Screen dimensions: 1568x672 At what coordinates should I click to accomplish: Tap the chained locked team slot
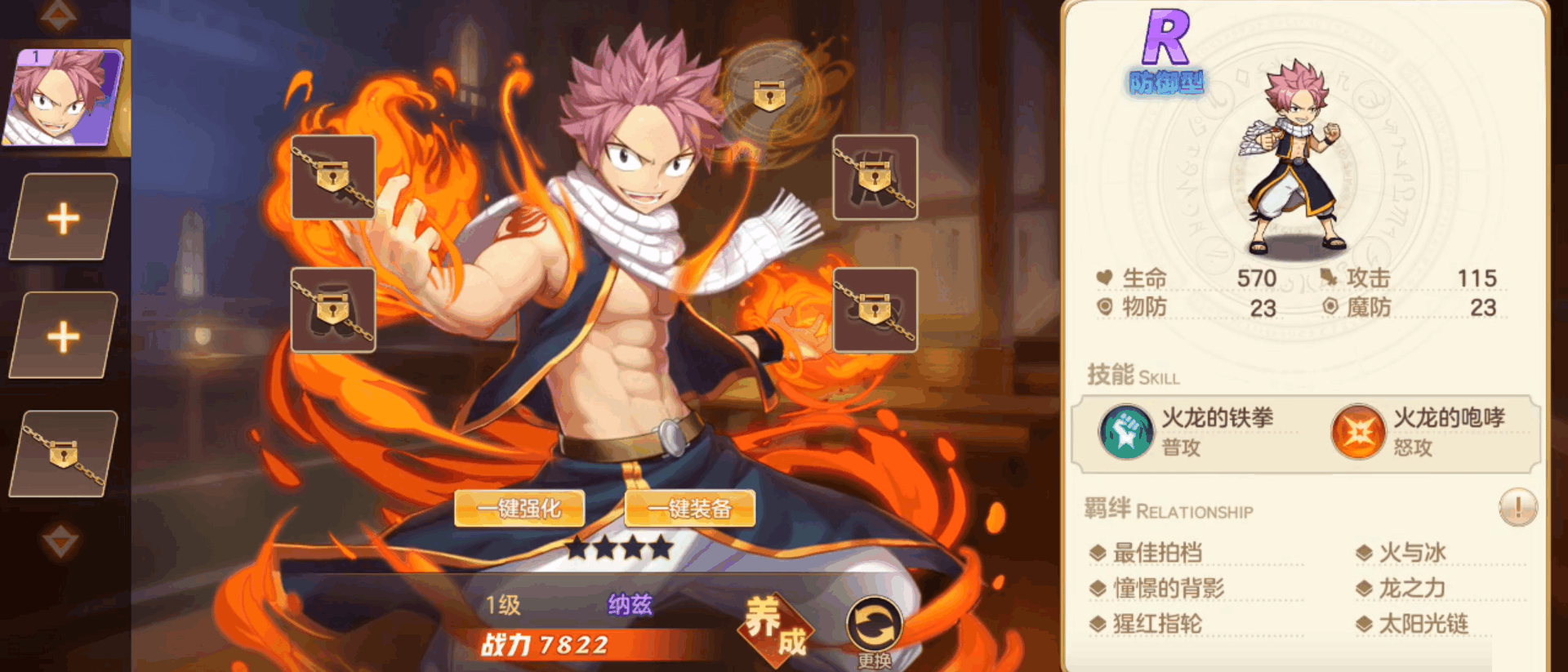pyautogui.click(x=64, y=454)
